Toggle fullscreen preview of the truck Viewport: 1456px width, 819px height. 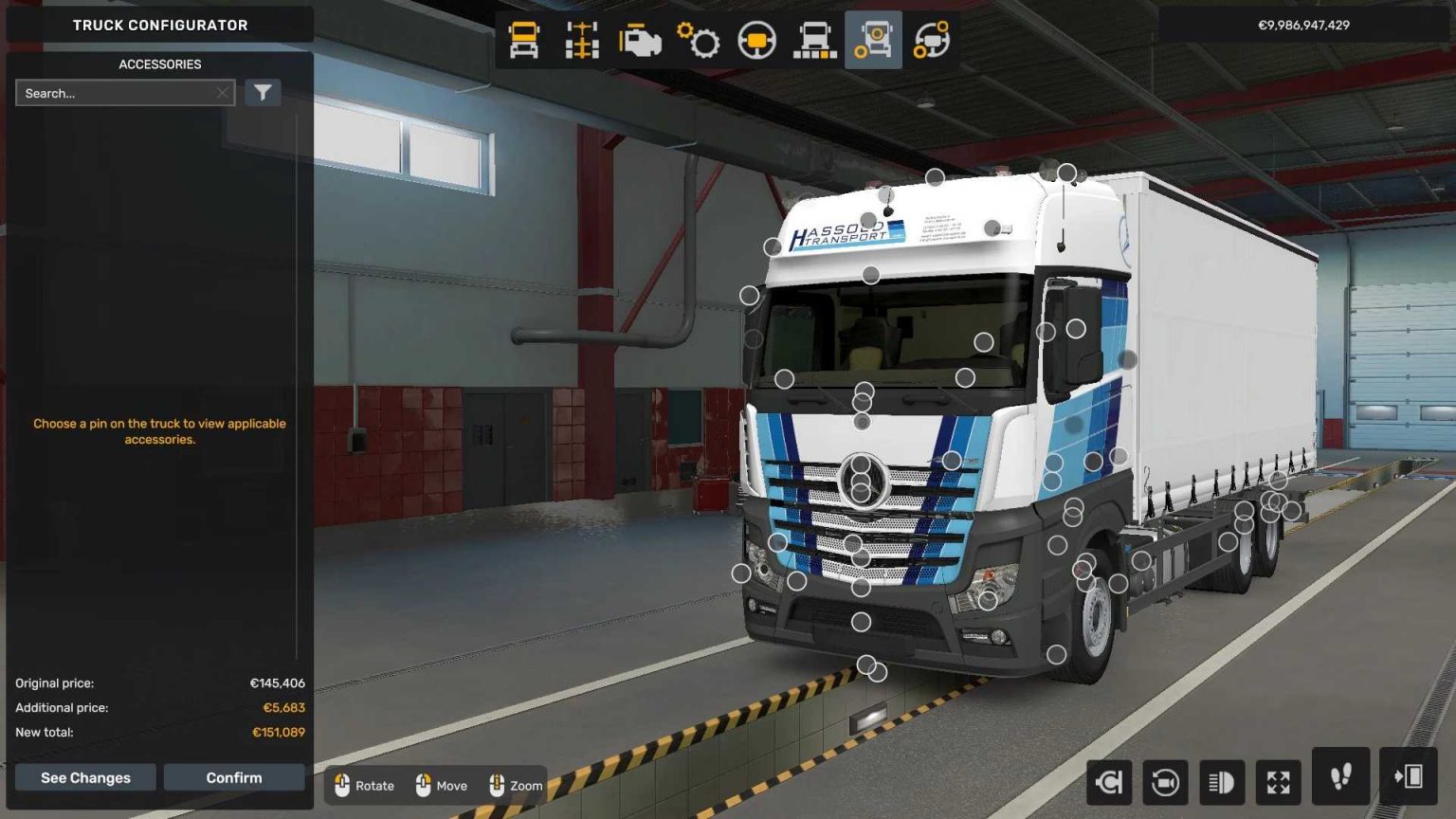click(x=1278, y=782)
